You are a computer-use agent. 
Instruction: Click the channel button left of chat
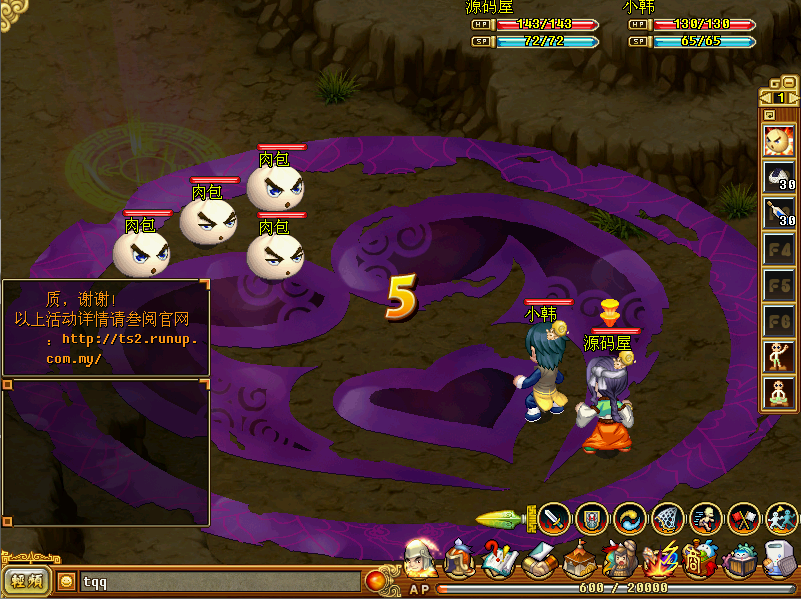[26, 581]
